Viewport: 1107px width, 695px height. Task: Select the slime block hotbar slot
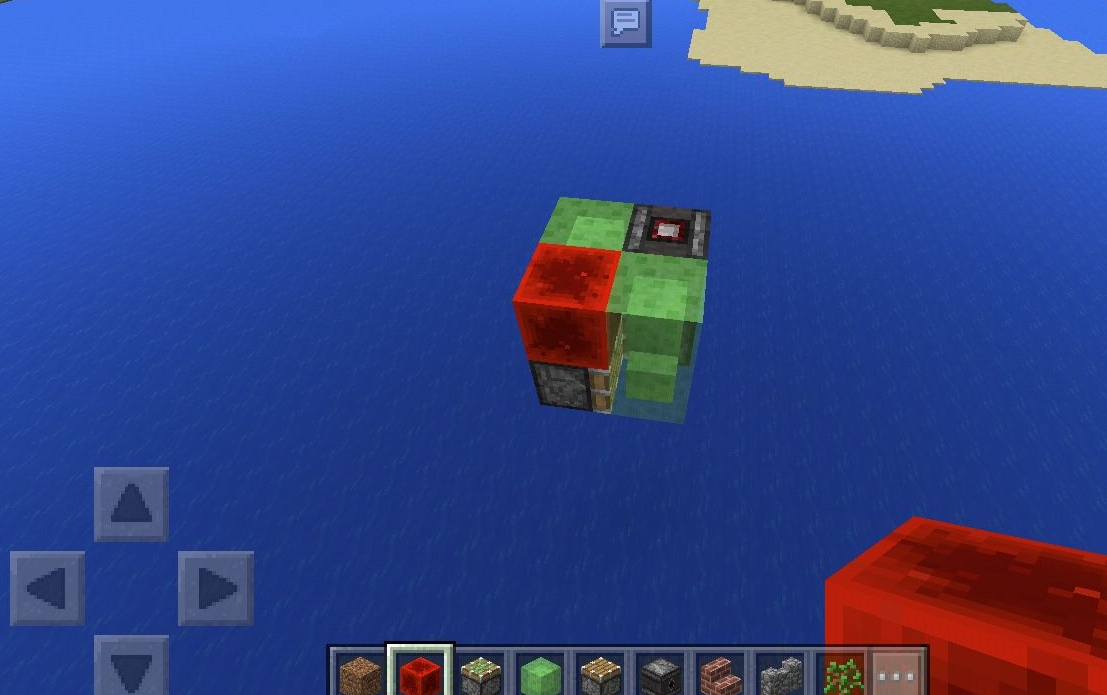tap(540, 674)
